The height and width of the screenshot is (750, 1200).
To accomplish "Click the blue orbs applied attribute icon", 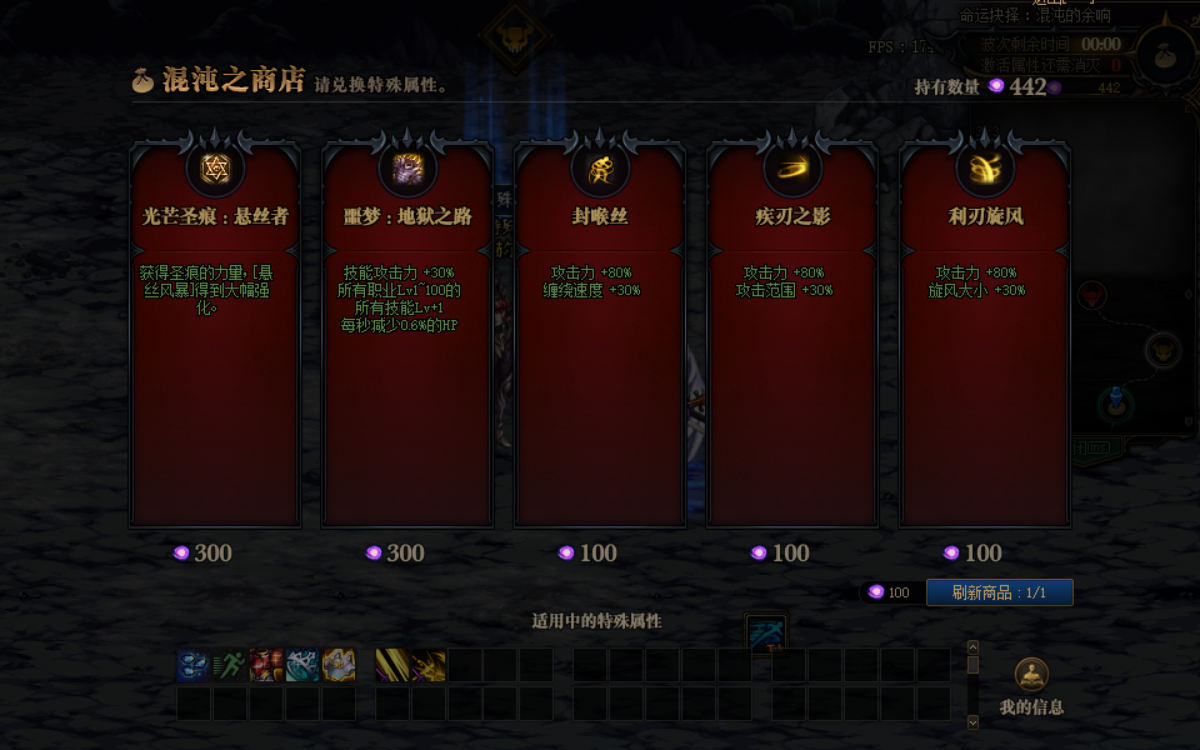I will (x=193, y=665).
